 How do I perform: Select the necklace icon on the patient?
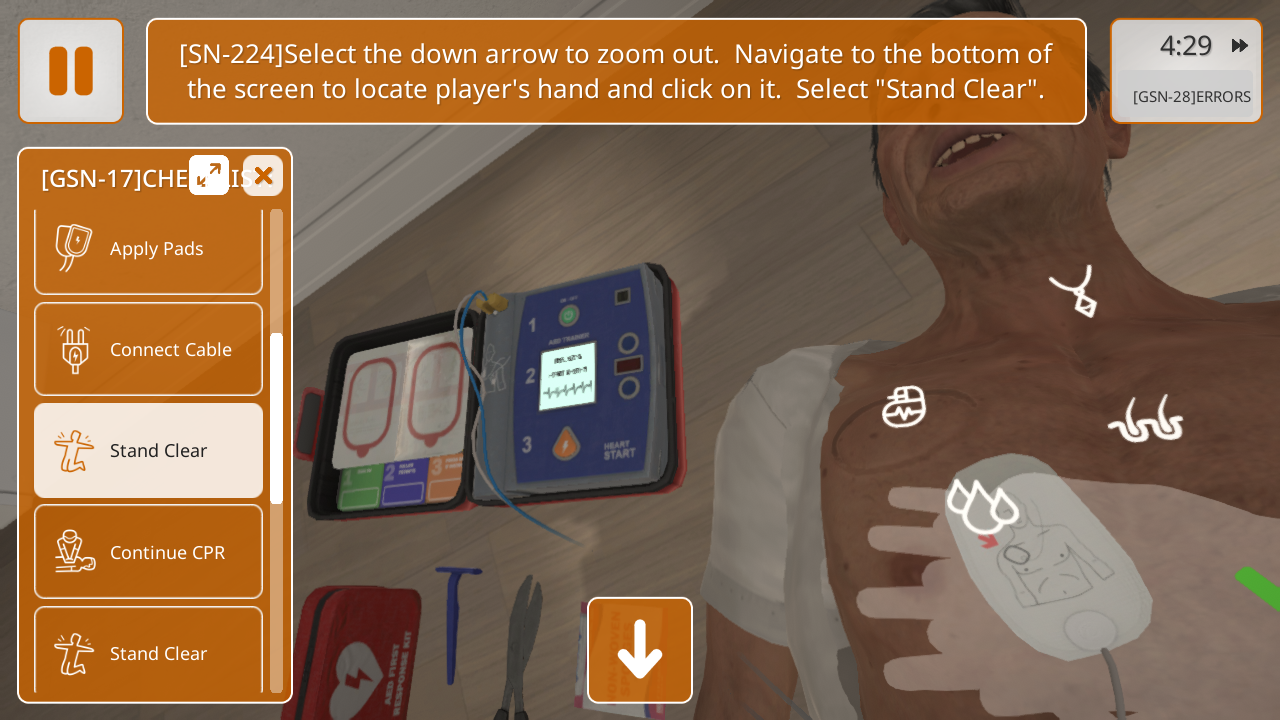click(1075, 291)
